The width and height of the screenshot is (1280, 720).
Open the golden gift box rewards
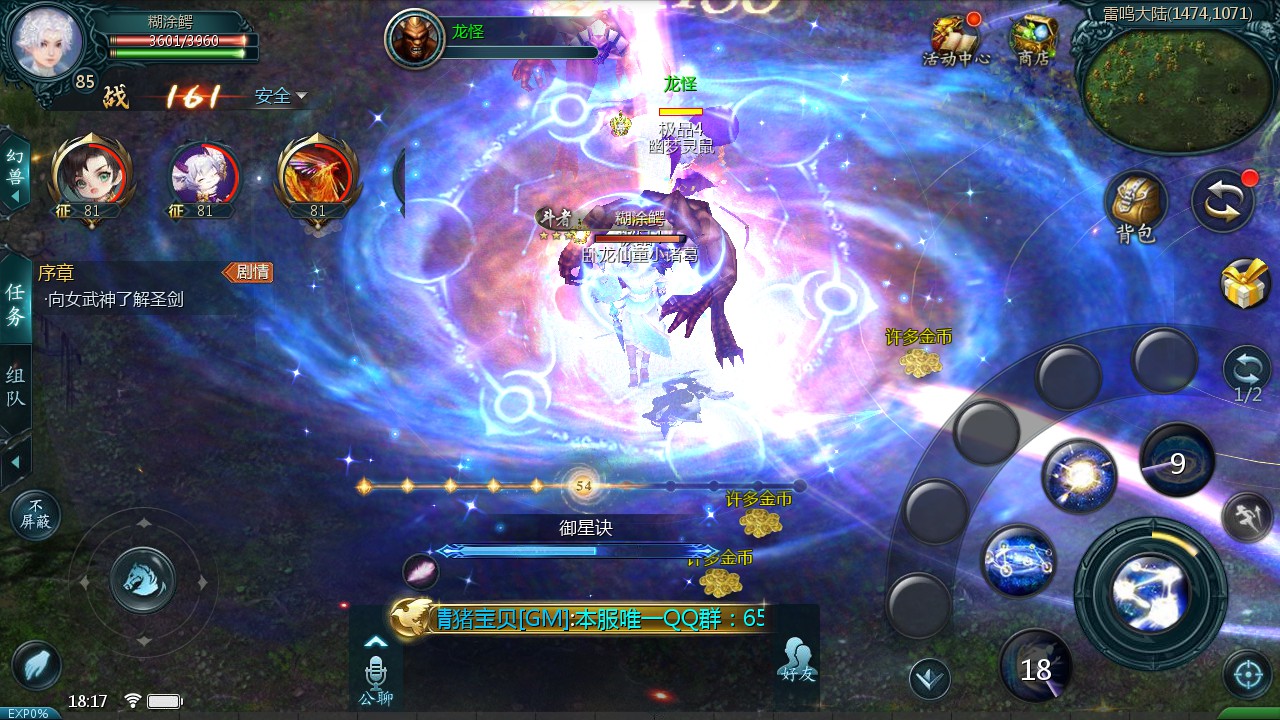[1246, 284]
